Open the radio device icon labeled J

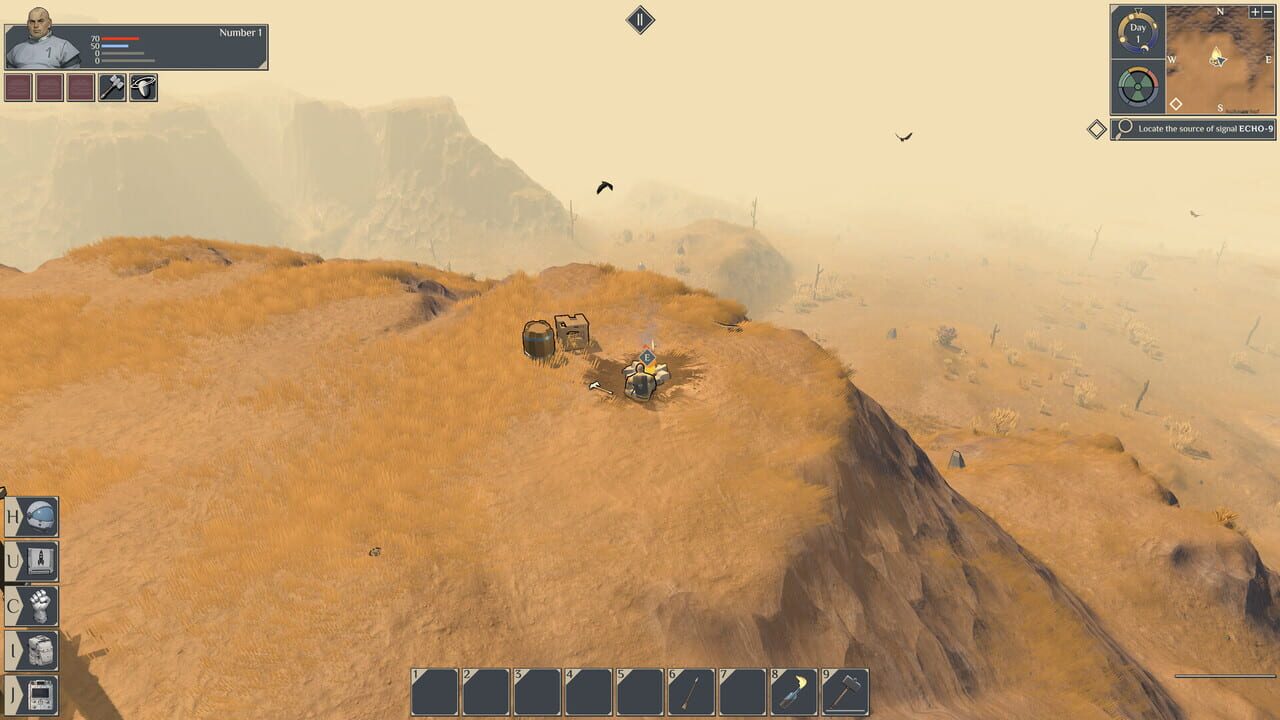(30, 696)
